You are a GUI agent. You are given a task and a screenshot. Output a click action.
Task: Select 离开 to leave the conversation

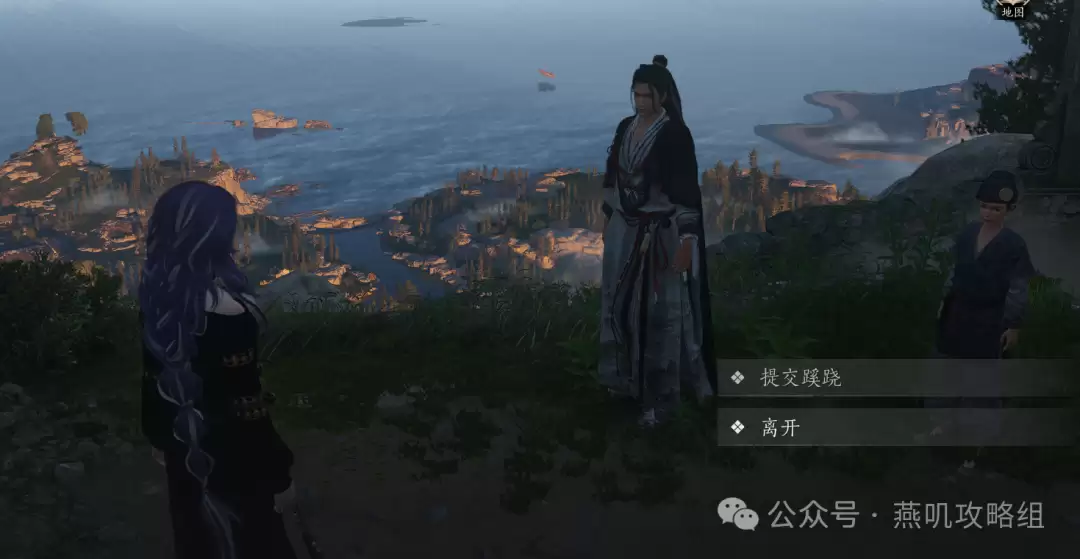coord(780,428)
